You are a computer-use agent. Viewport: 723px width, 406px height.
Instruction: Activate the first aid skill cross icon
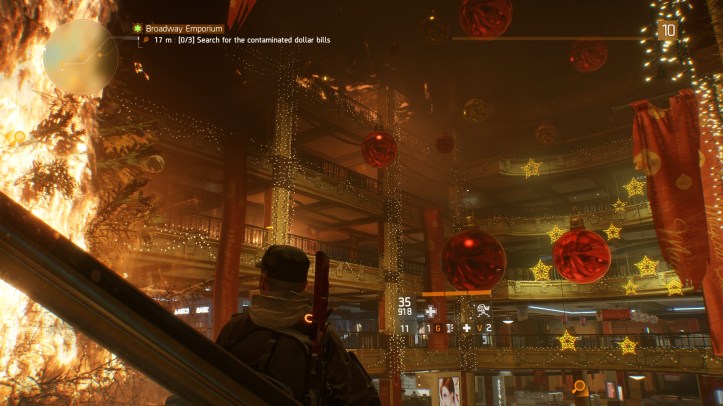431,311
